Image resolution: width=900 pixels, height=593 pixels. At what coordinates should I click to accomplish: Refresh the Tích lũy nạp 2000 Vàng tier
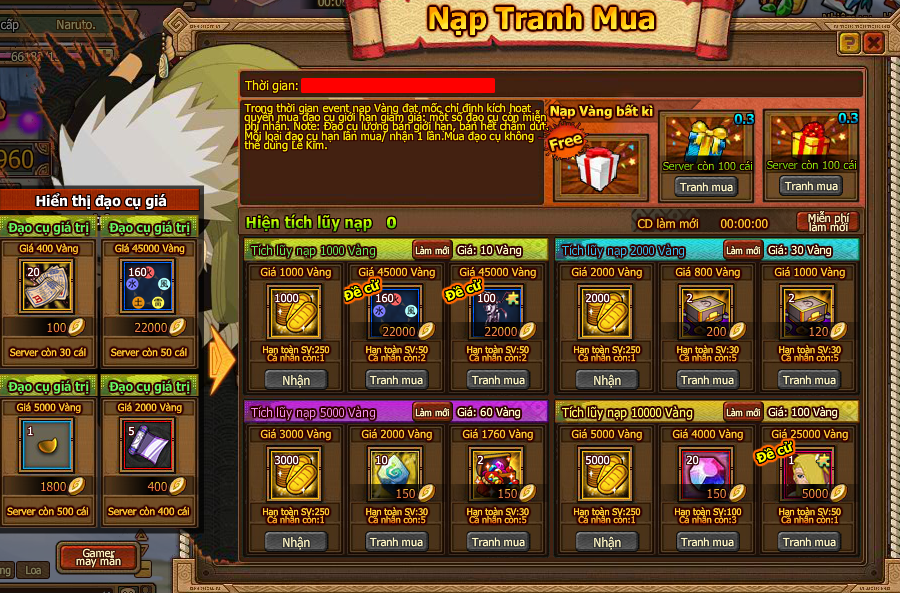[743, 250]
